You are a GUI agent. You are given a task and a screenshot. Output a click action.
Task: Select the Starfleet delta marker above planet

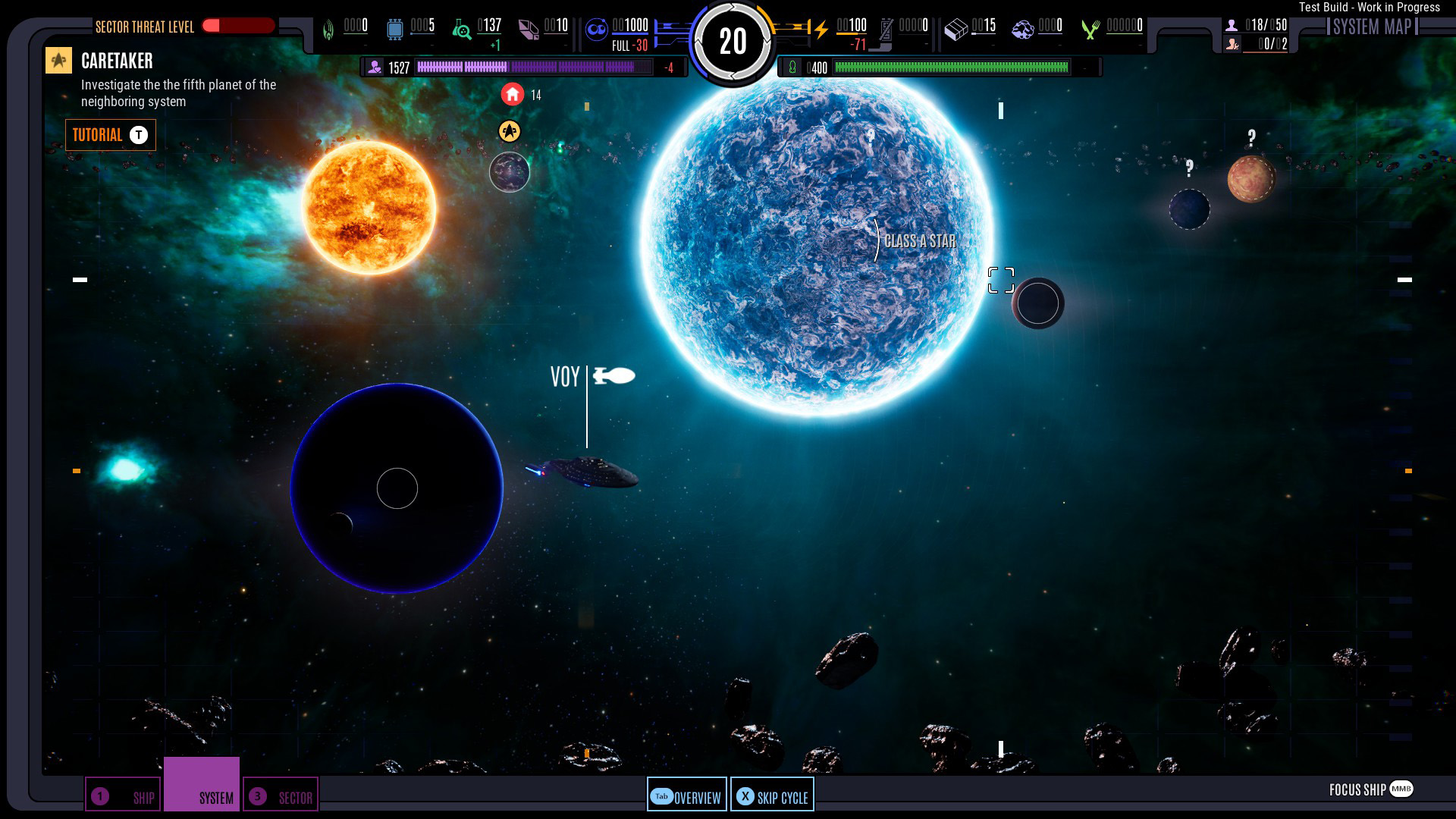(x=510, y=131)
